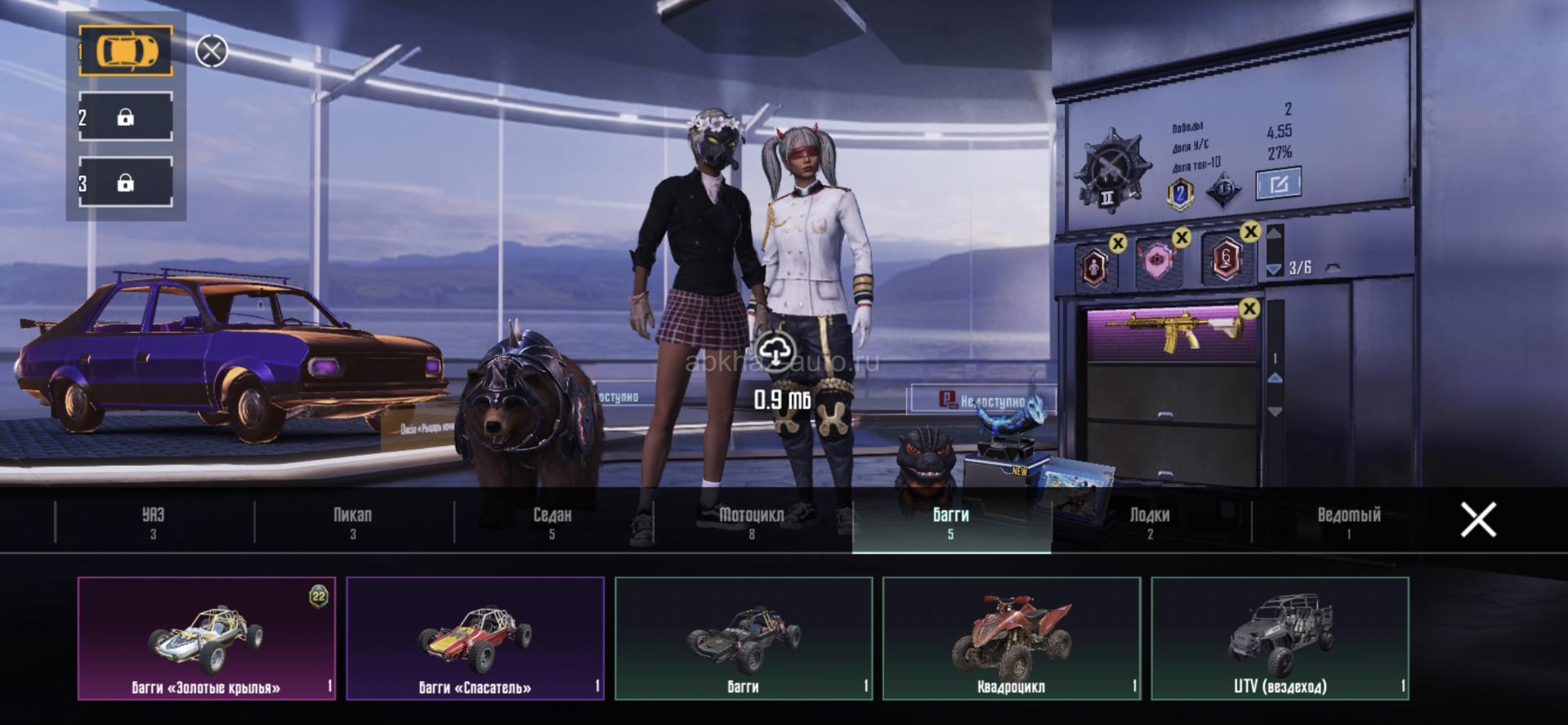Choose the UTV (вездеход) card
This screenshot has height=725, width=1568.
coord(1280,638)
